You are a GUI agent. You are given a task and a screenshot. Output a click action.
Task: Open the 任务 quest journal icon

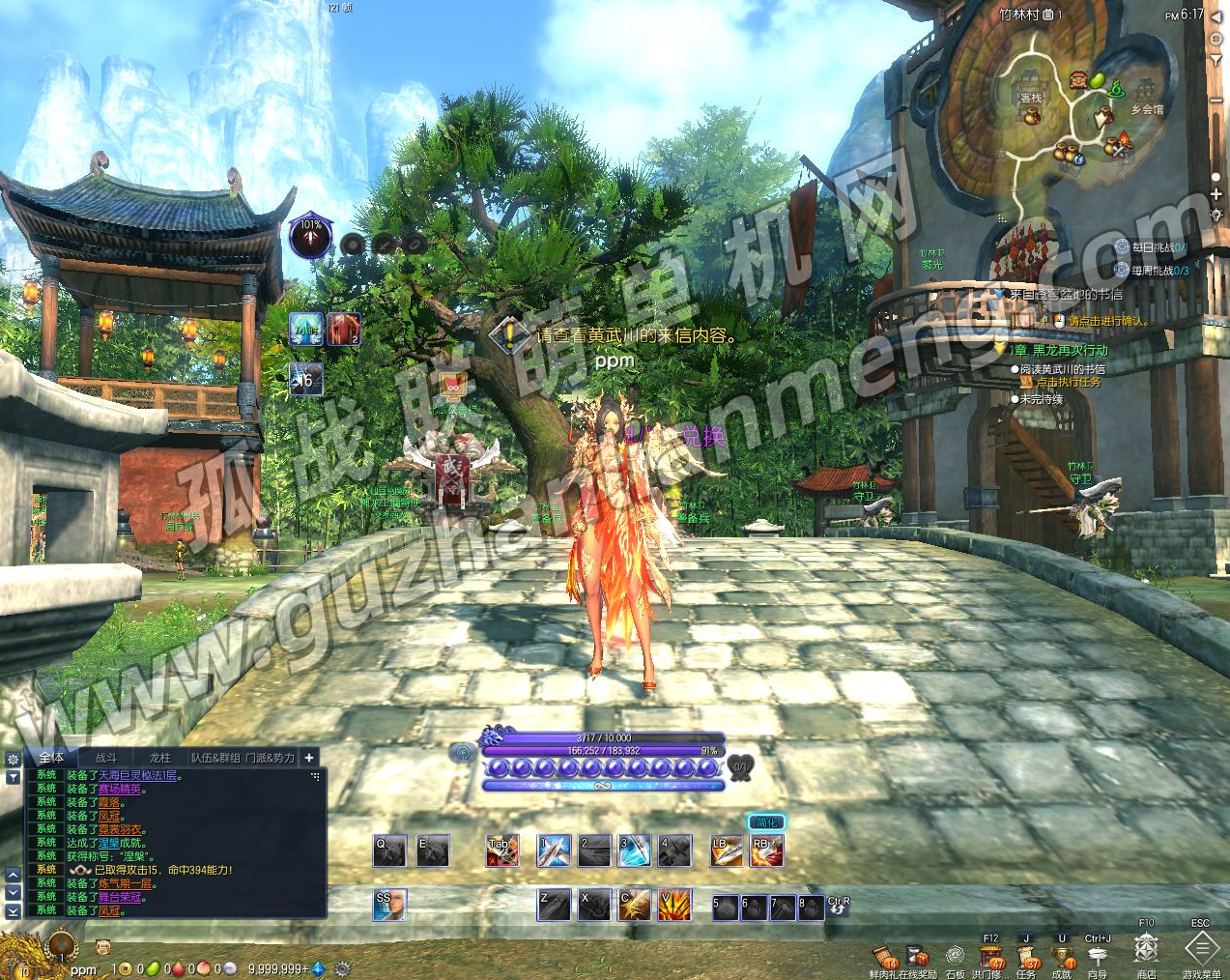(1027, 957)
